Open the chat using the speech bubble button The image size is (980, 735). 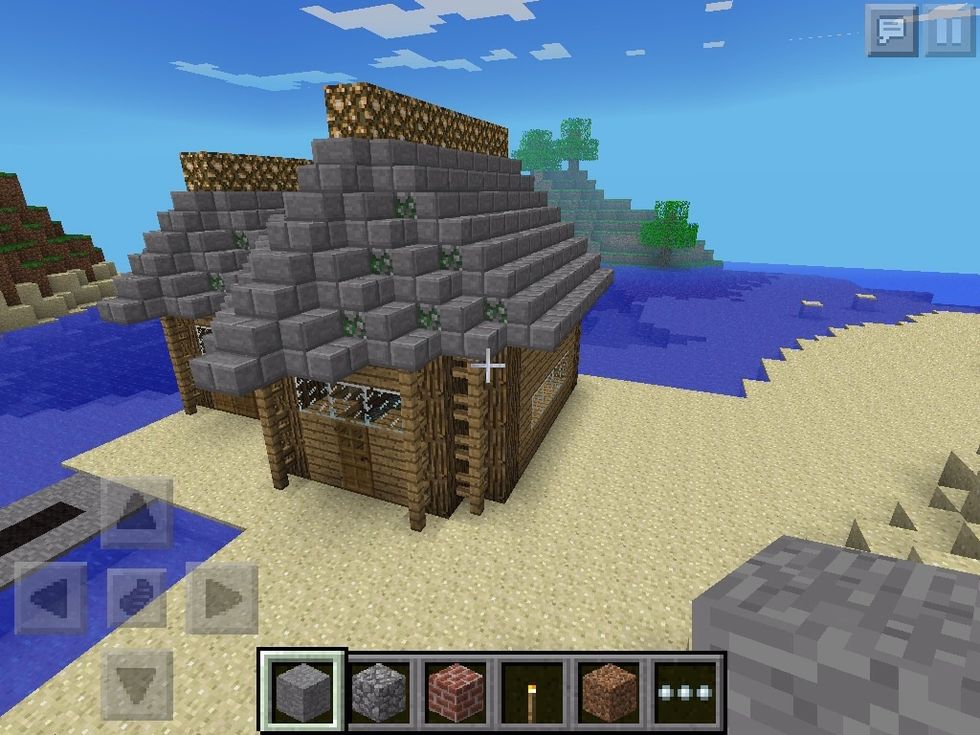(x=891, y=31)
